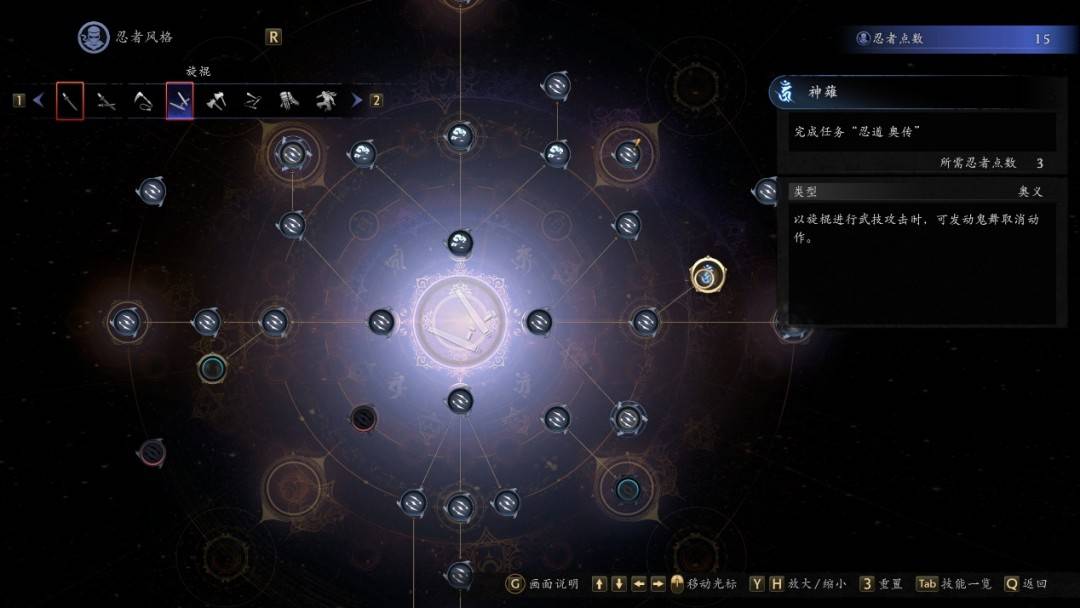The image size is (1080, 608).
Task: Click the central tonfa emblem node
Action: tap(459, 322)
